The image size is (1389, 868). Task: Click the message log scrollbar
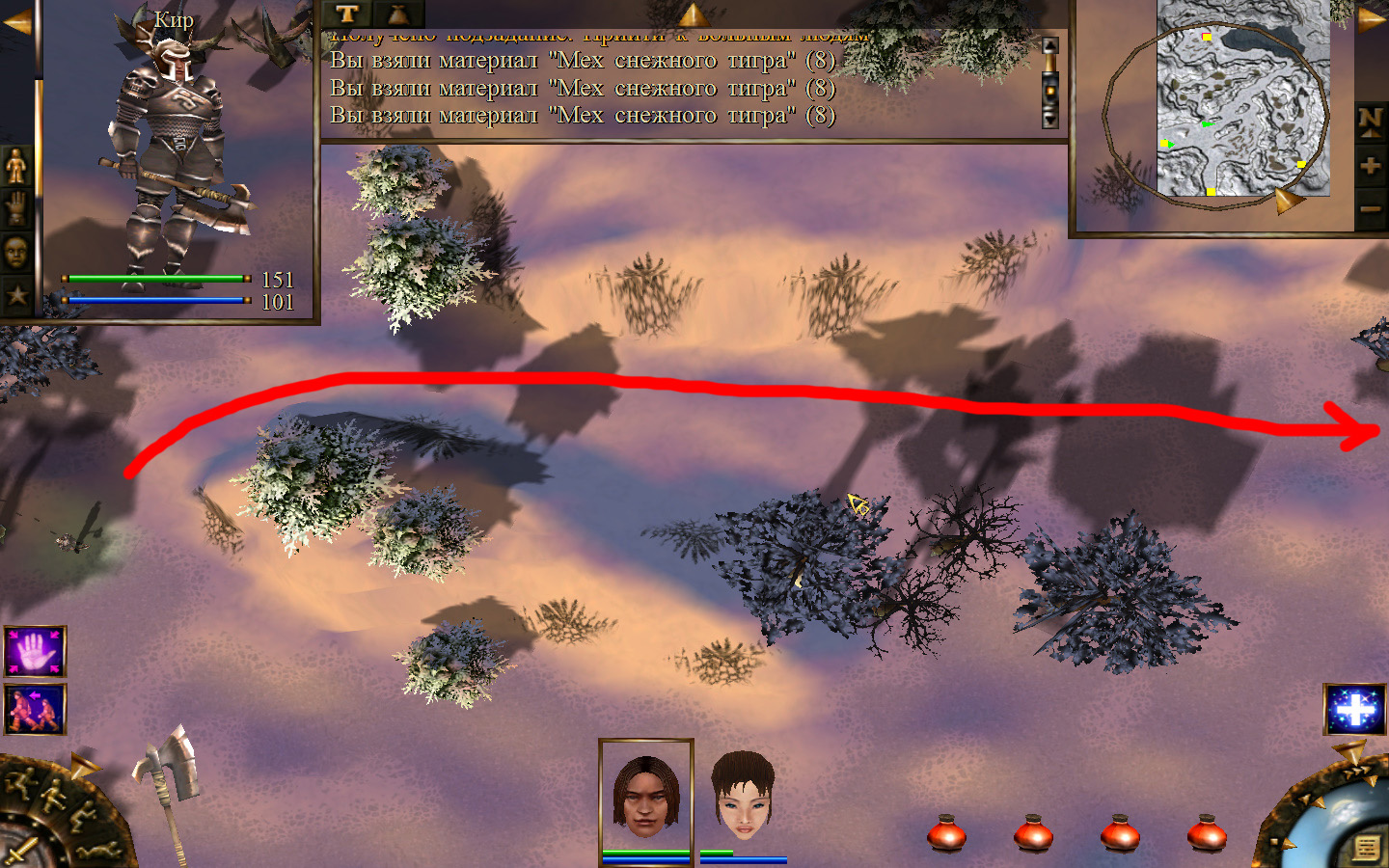(1049, 84)
